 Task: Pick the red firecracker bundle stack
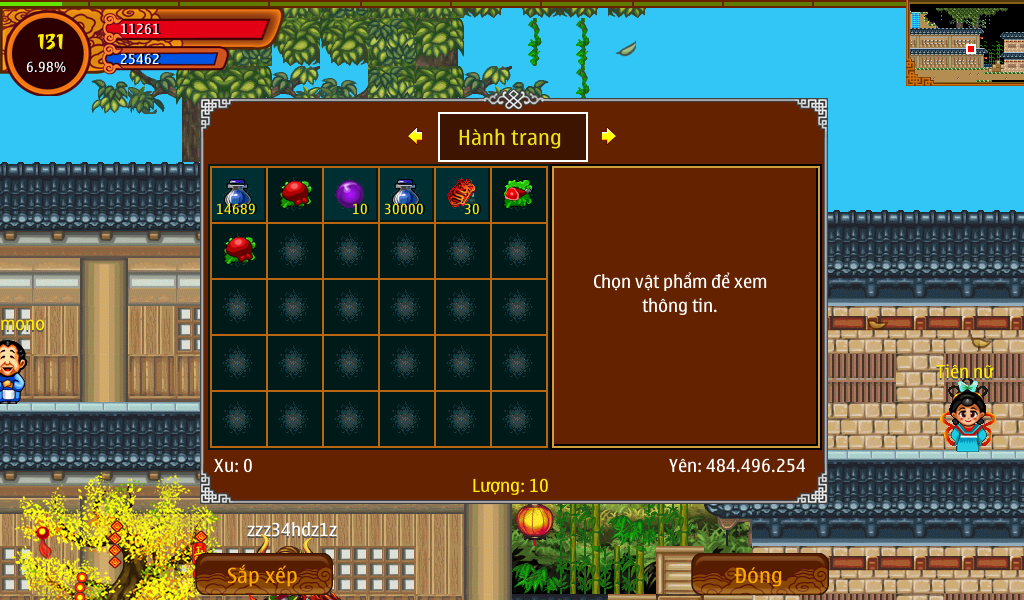click(462, 195)
